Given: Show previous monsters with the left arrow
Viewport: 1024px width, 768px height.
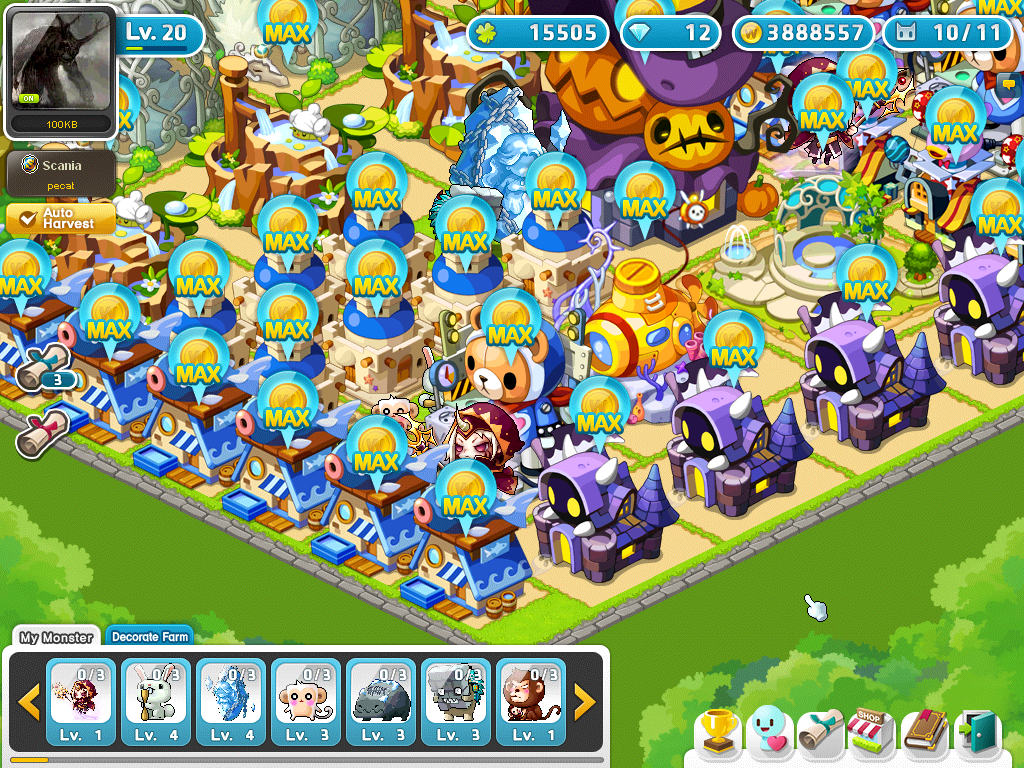Looking at the screenshot, I should (29, 703).
